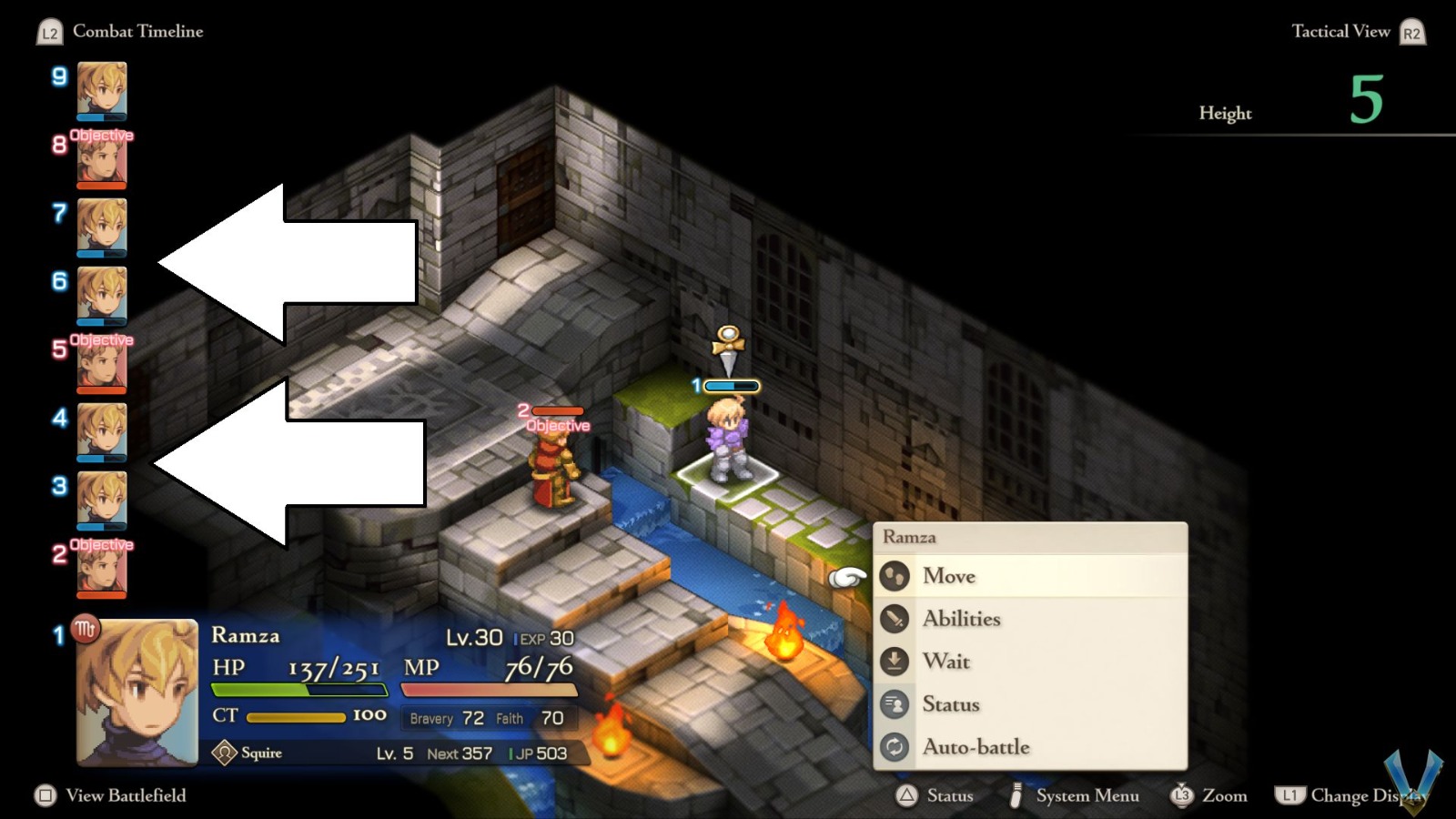
Task: Click the Status icon in Ramza's menu
Action: point(895,704)
